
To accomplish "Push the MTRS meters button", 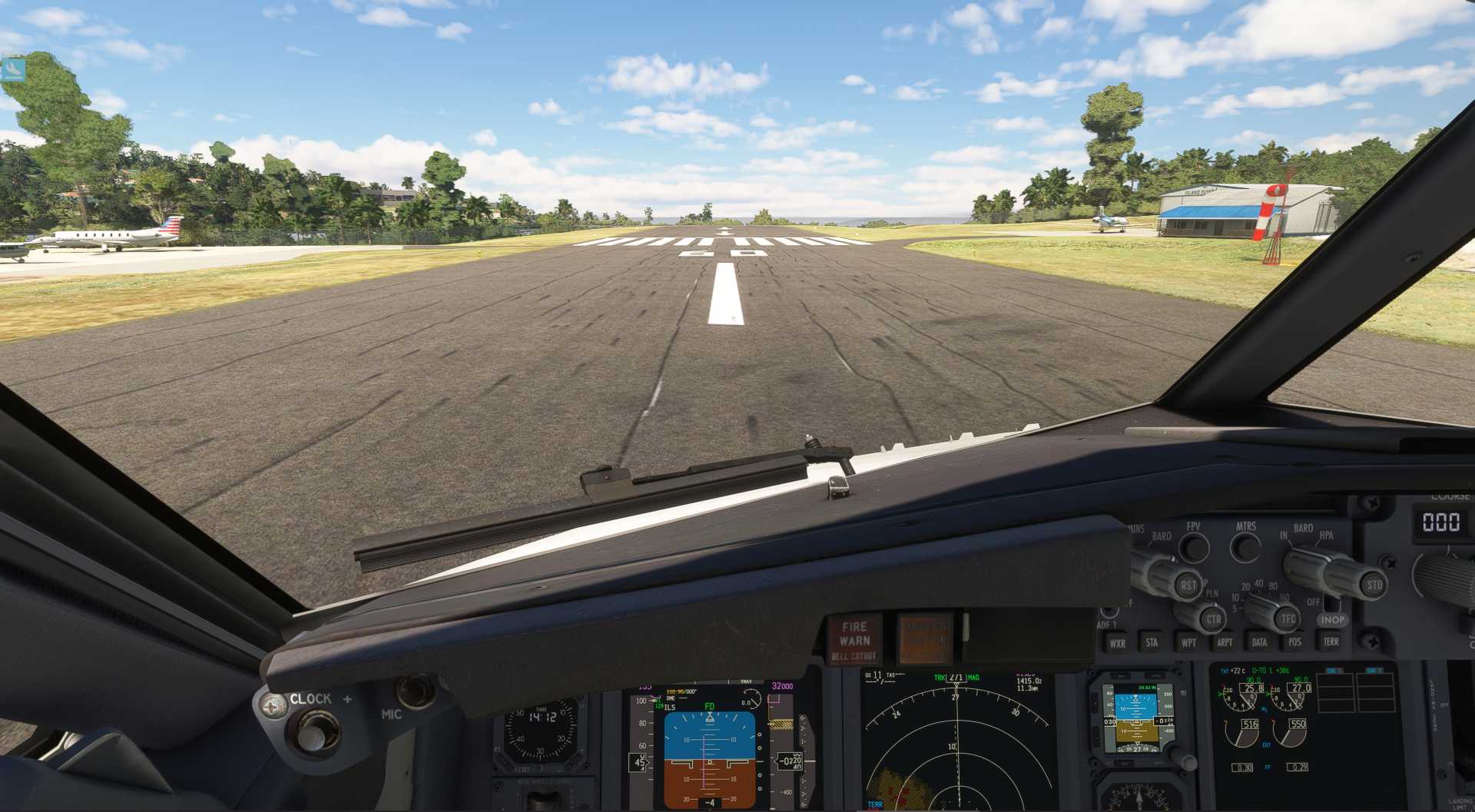I will coord(1245,548).
